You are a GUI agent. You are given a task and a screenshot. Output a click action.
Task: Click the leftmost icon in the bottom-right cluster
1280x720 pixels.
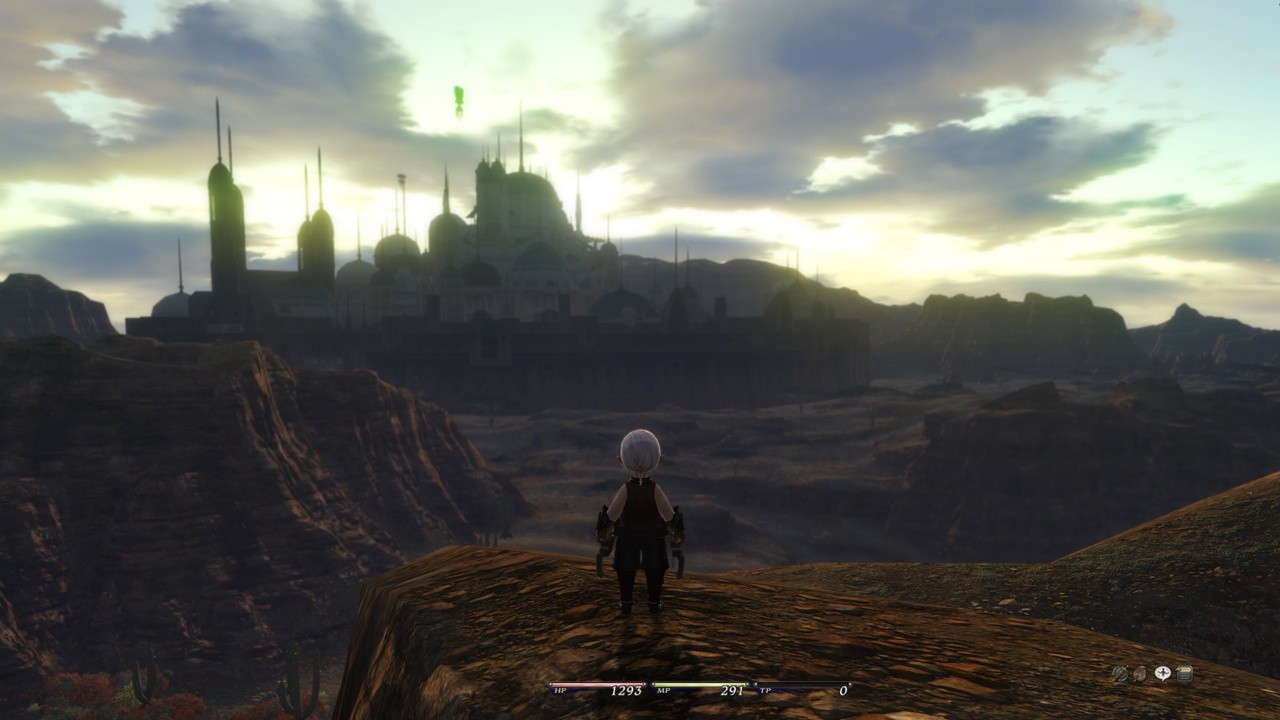[1120, 673]
